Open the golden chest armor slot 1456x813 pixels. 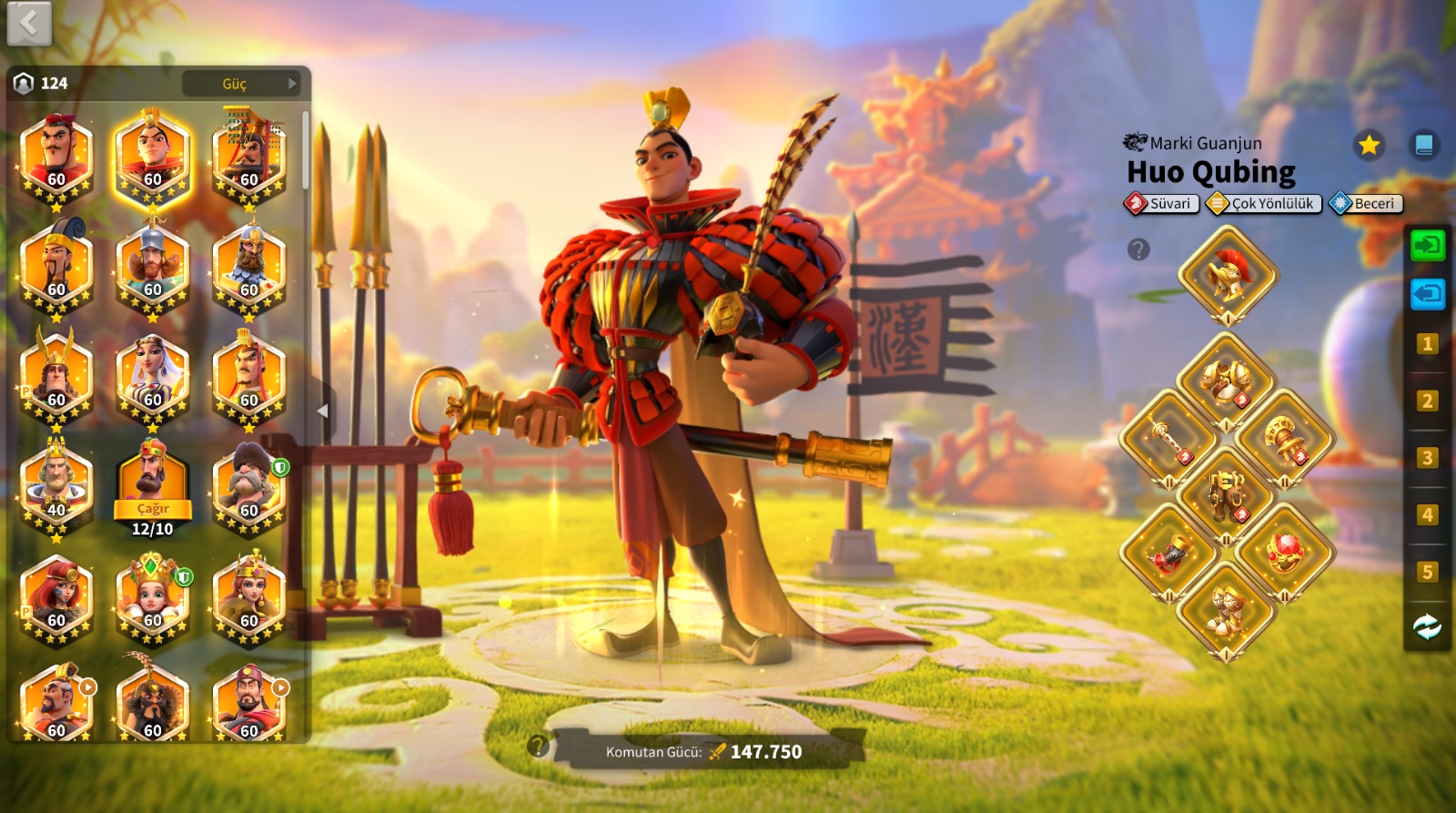(x=1228, y=381)
